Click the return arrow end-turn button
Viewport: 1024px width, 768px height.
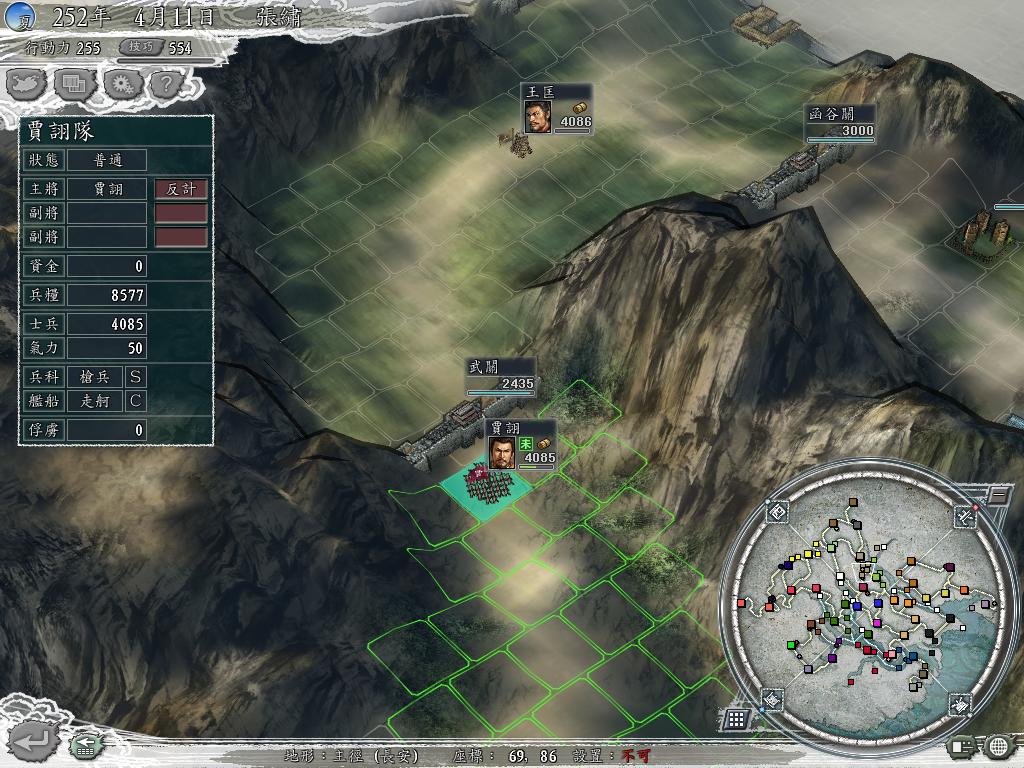point(33,741)
